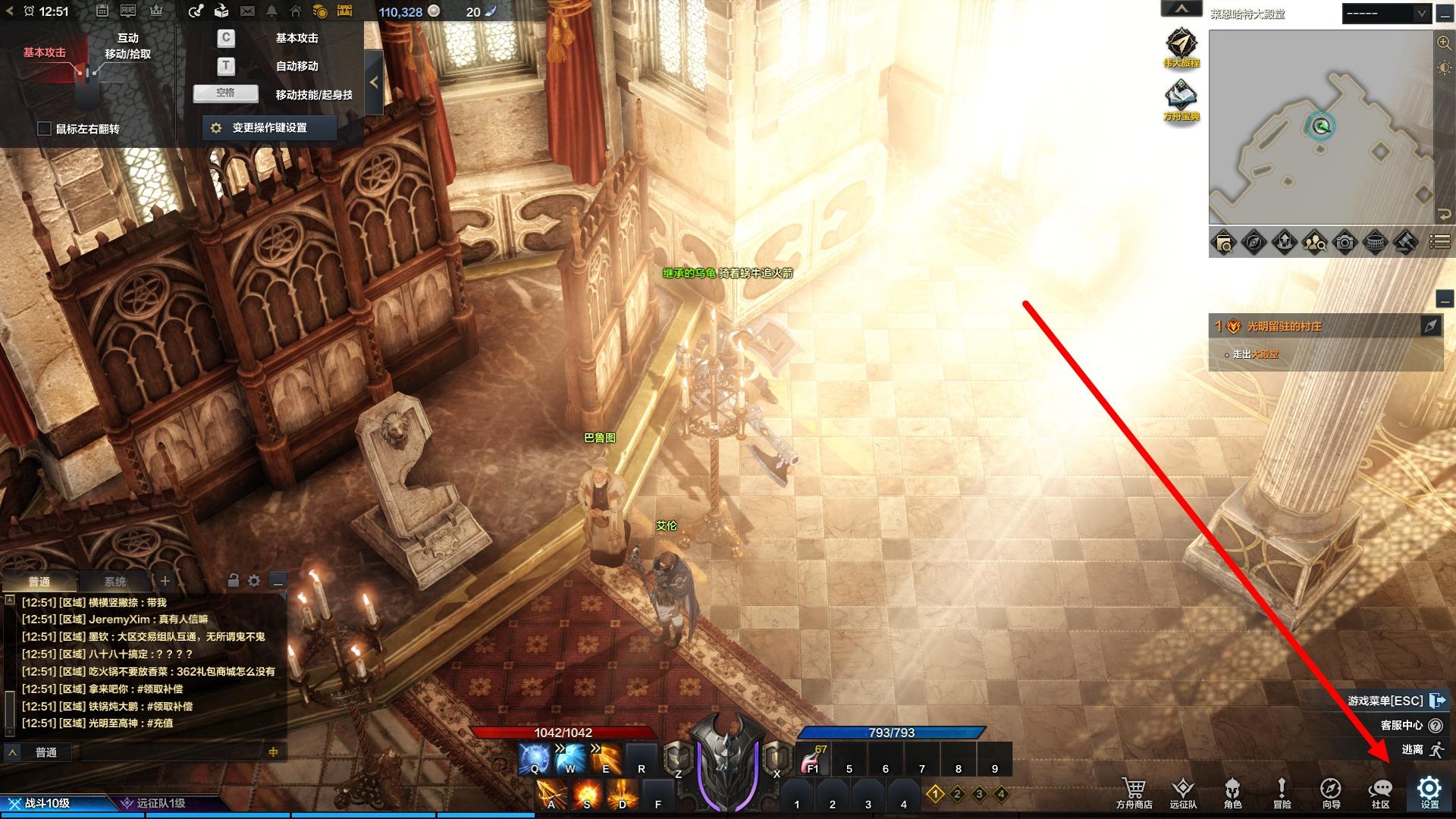Open the 方舟宝典 codex icon
The image size is (1456, 819).
1181,101
